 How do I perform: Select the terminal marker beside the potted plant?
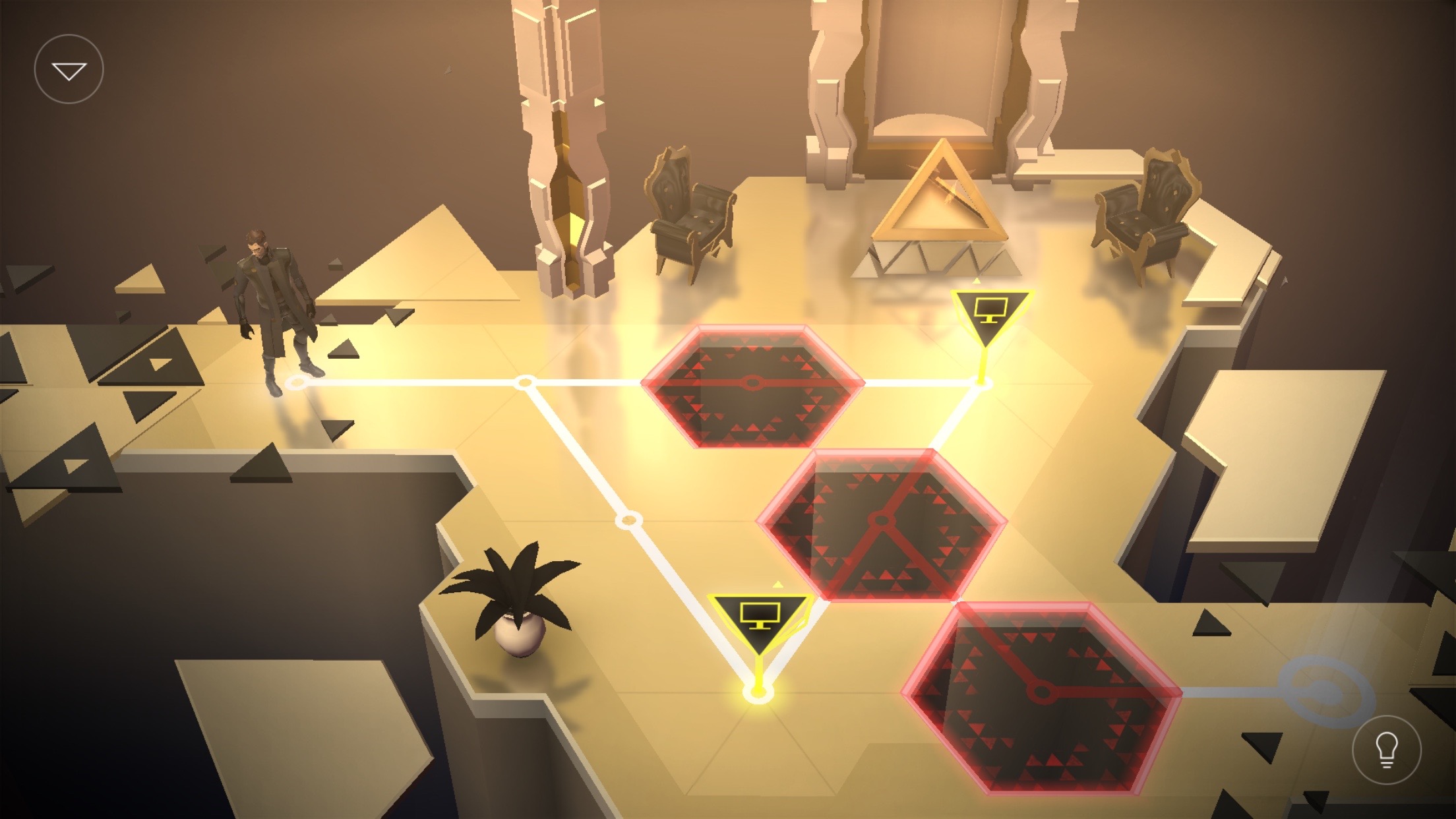(x=760, y=620)
